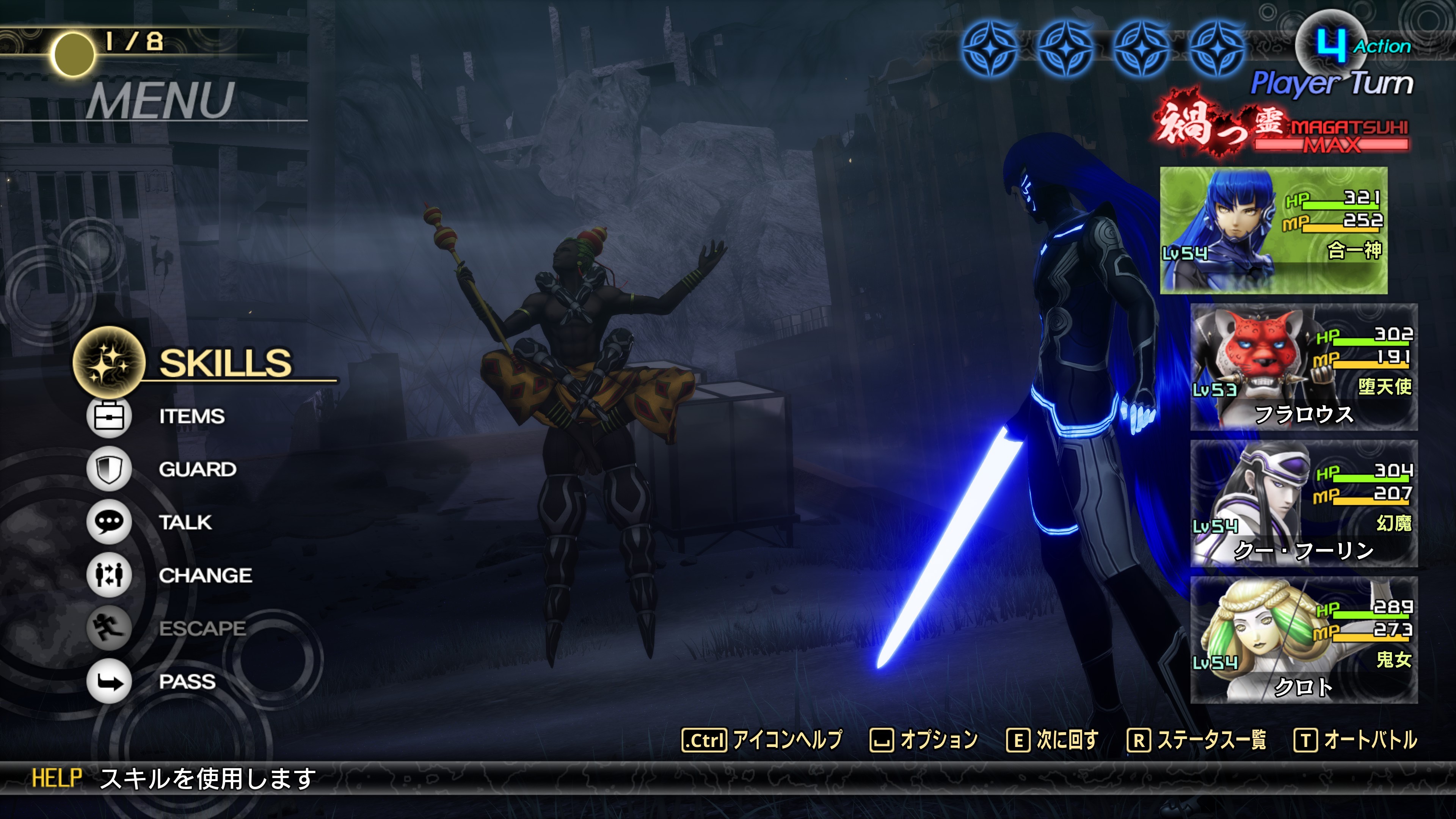Viewport: 1456px width, 819px height.
Task: Choose the GUARD command
Action: [x=197, y=469]
